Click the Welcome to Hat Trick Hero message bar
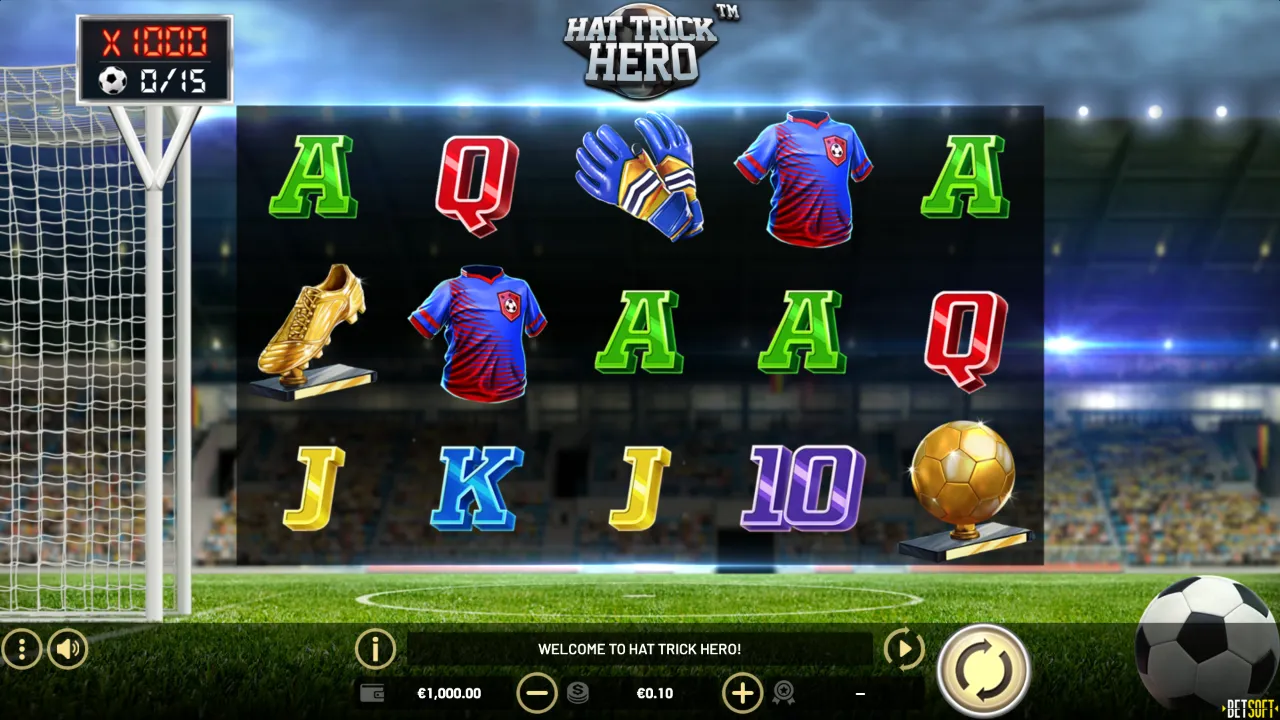Image resolution: width=1280 pixels, height=720 pixels. (x=640, y=648)
